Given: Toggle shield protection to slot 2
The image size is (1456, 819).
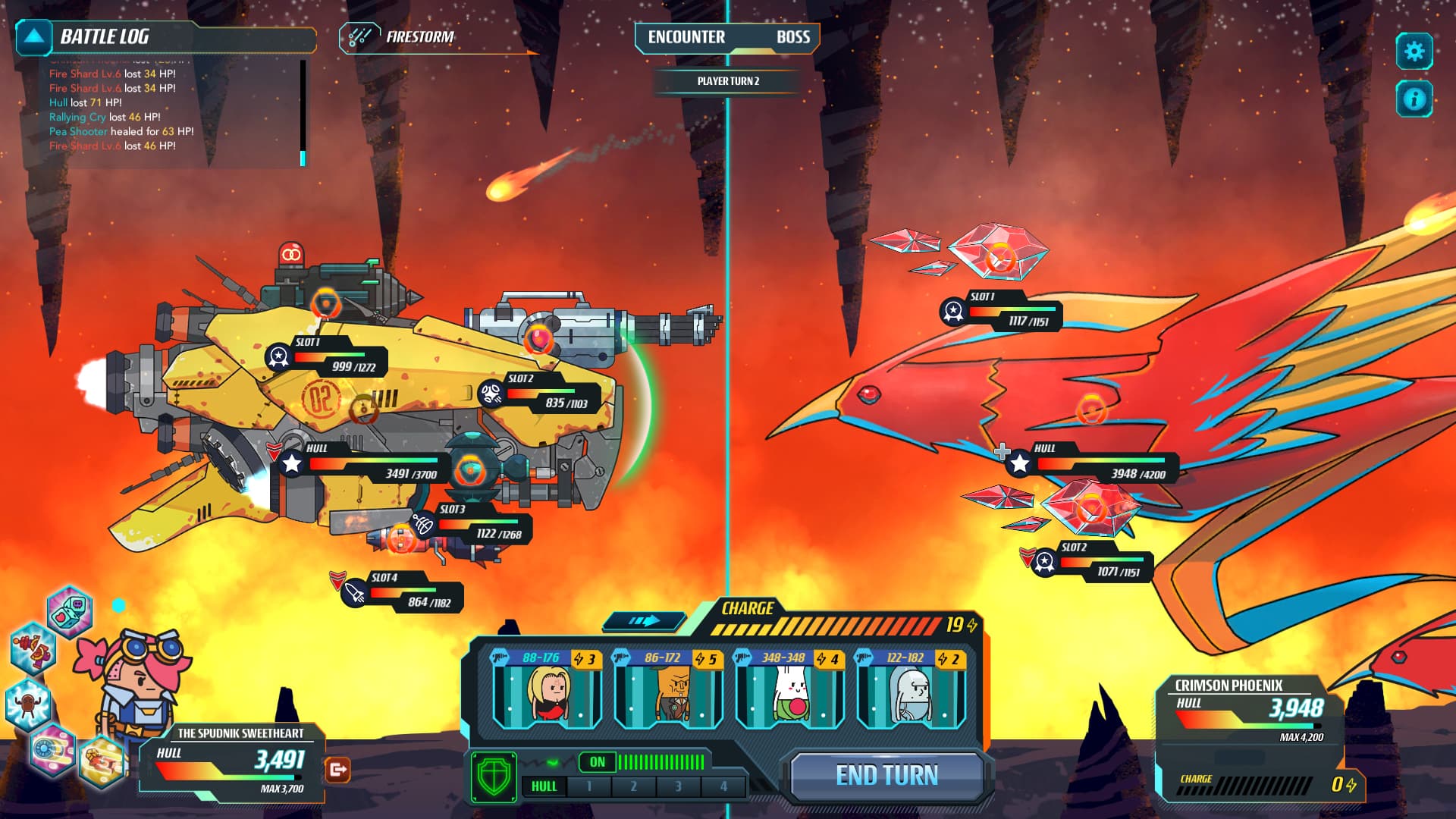Looking at the screenshot, I should coord(633,786).
